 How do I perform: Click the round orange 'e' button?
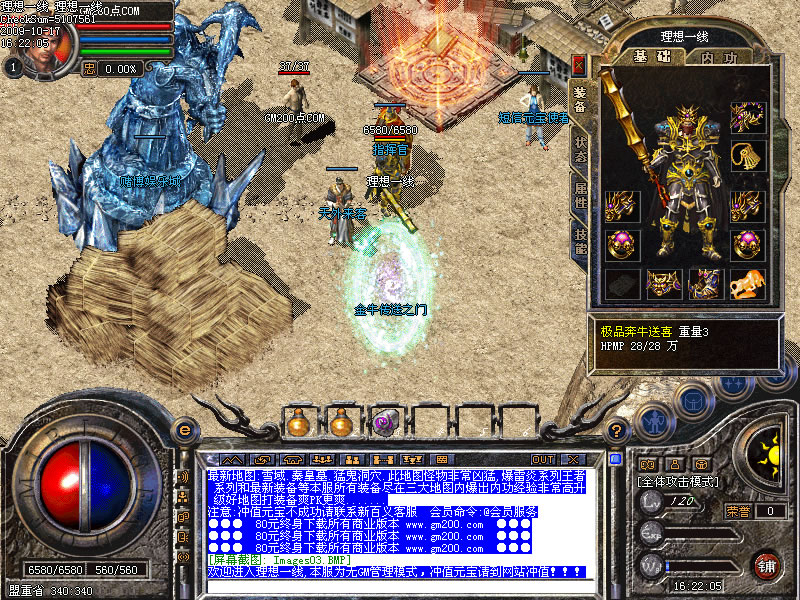click(x=183, y=431)
